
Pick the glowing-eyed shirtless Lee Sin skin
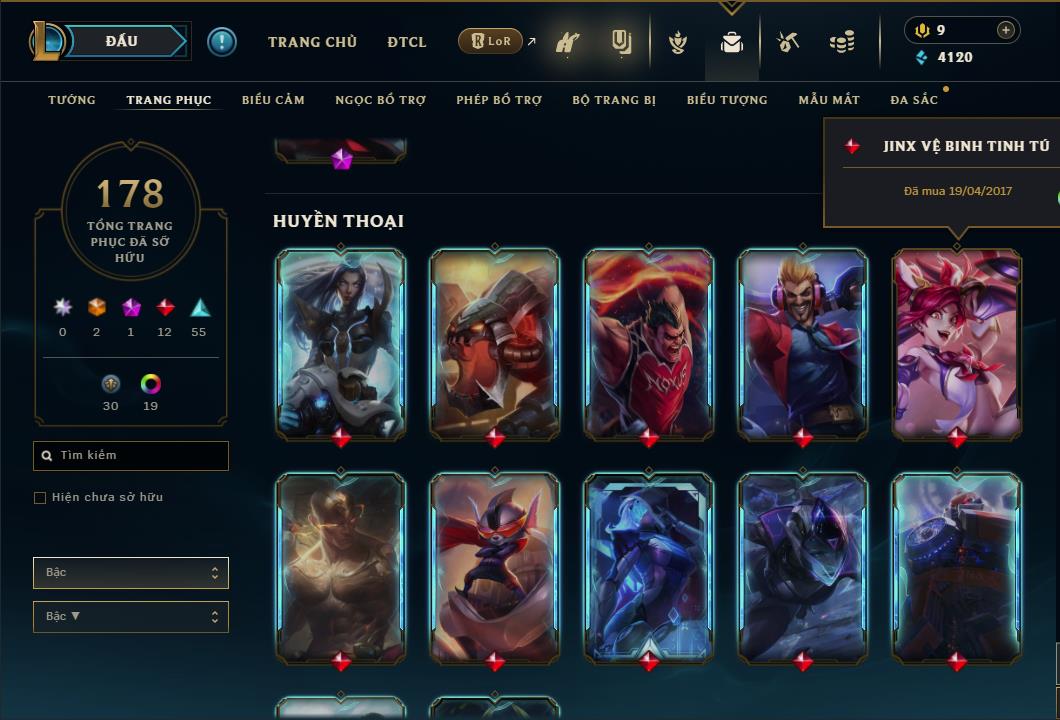click(x=340, y=567)
